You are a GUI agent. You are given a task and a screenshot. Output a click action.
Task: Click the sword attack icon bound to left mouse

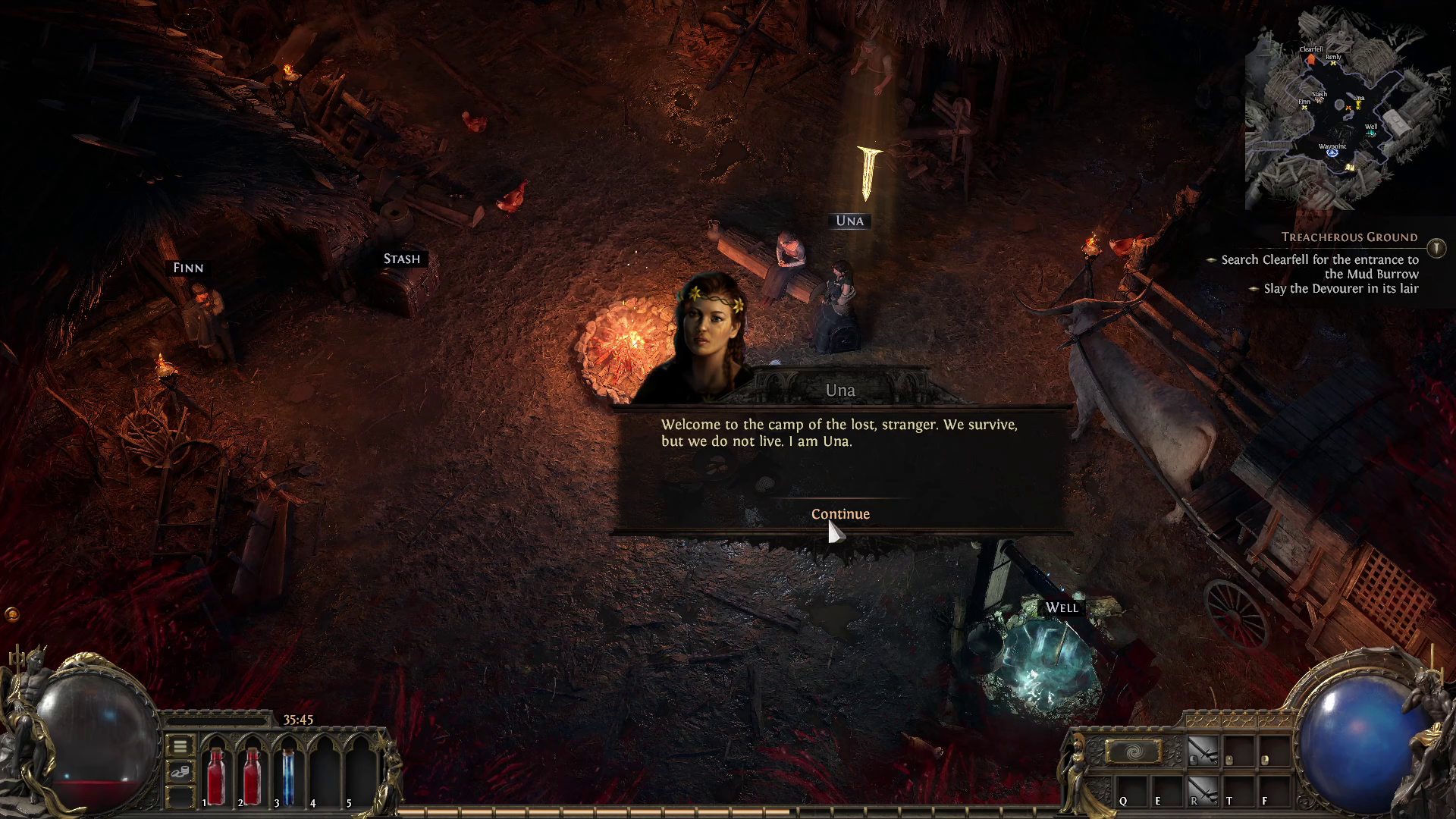click(1202, 751)
